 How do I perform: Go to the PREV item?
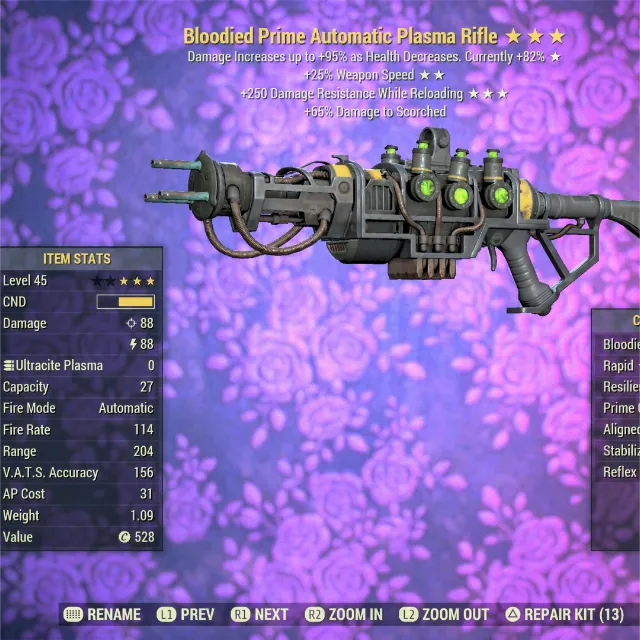[x=184, y=614]
